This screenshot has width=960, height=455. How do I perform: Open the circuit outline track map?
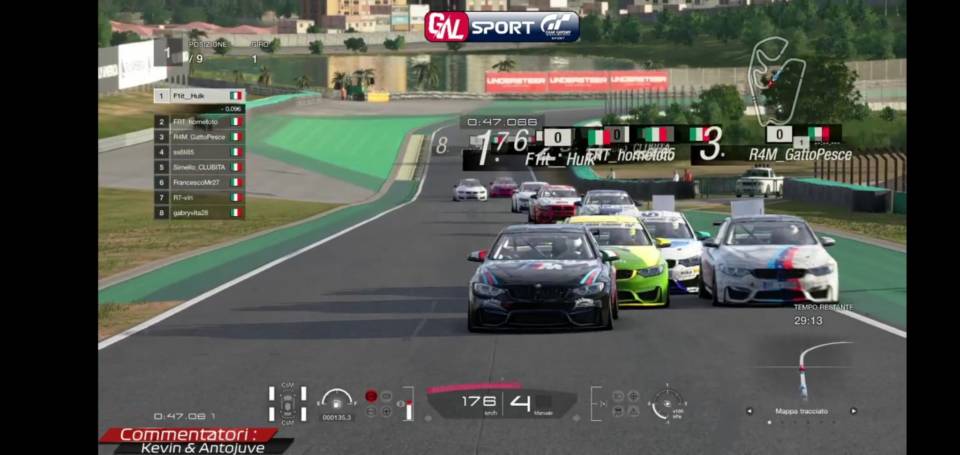(776, 78)
